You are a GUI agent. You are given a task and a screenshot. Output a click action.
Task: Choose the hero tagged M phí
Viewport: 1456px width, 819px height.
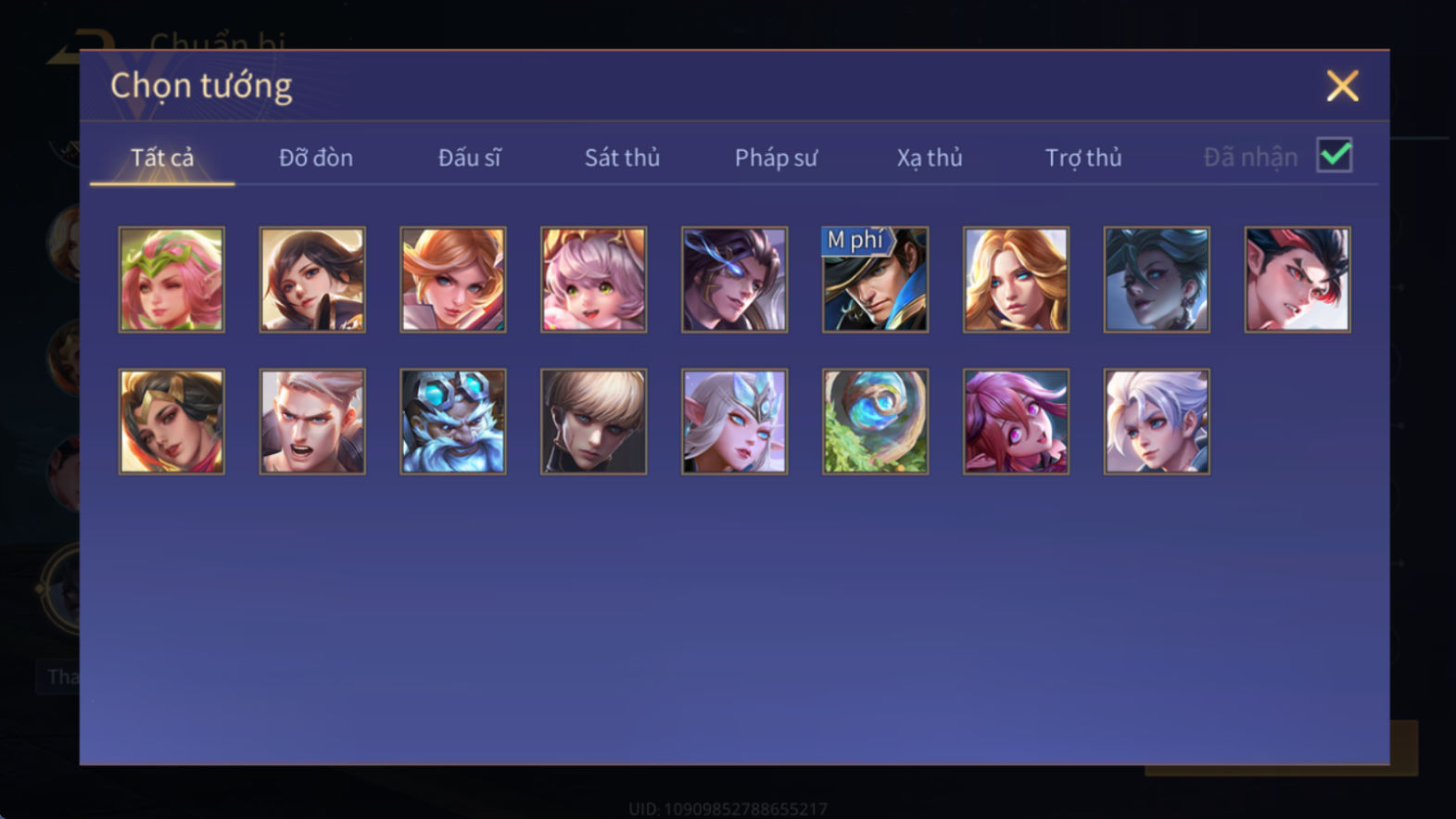(875, 280)
